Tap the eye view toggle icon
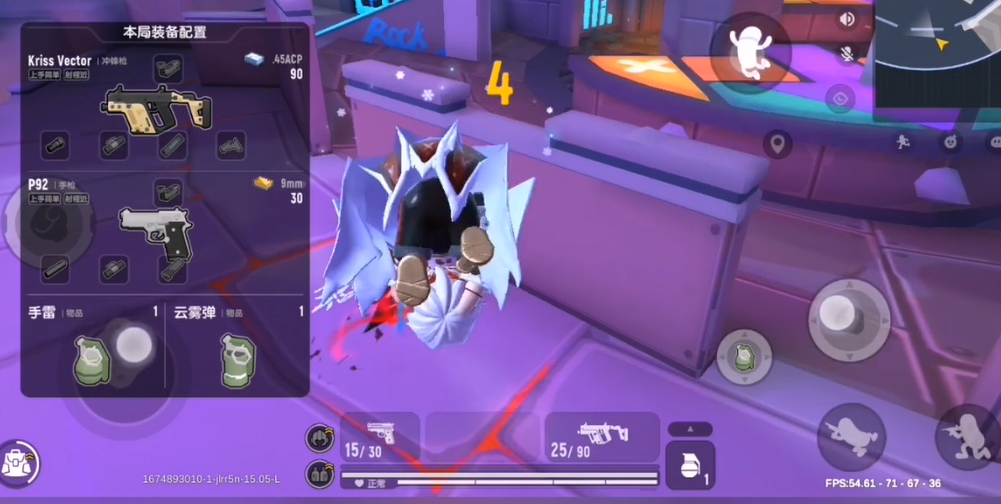Viewport: 1001px width, 504px height. click(841, 98)
